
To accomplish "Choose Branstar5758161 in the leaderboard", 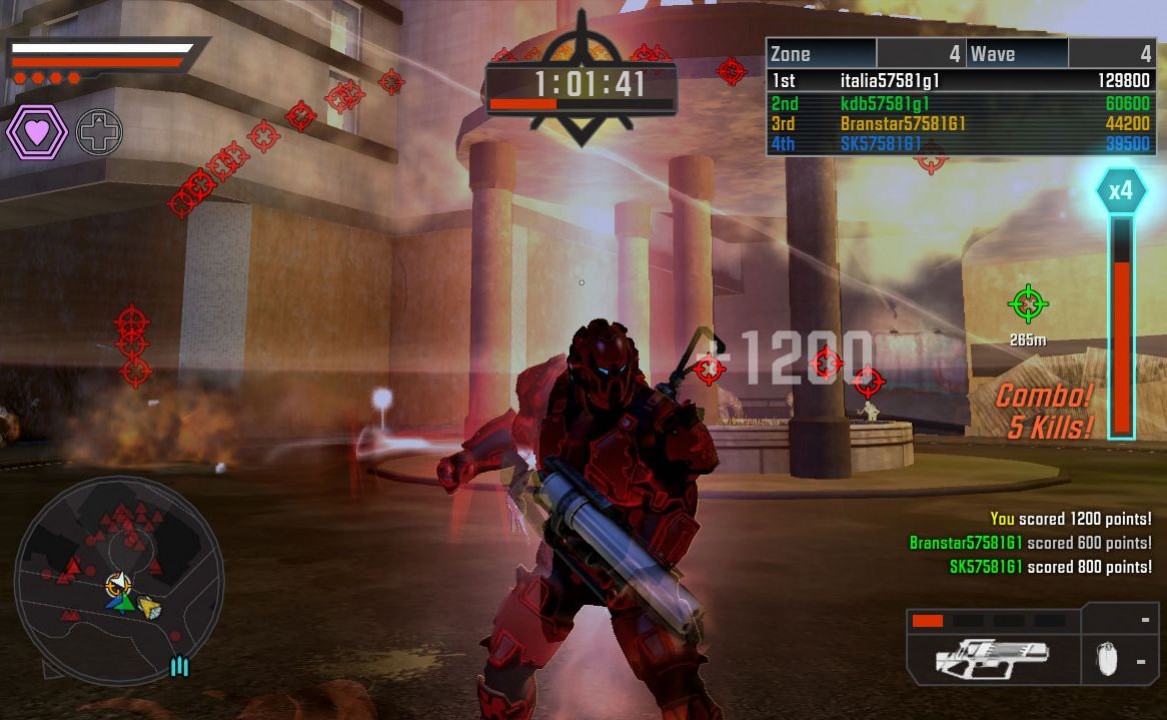I will click(x=960, y=124).
